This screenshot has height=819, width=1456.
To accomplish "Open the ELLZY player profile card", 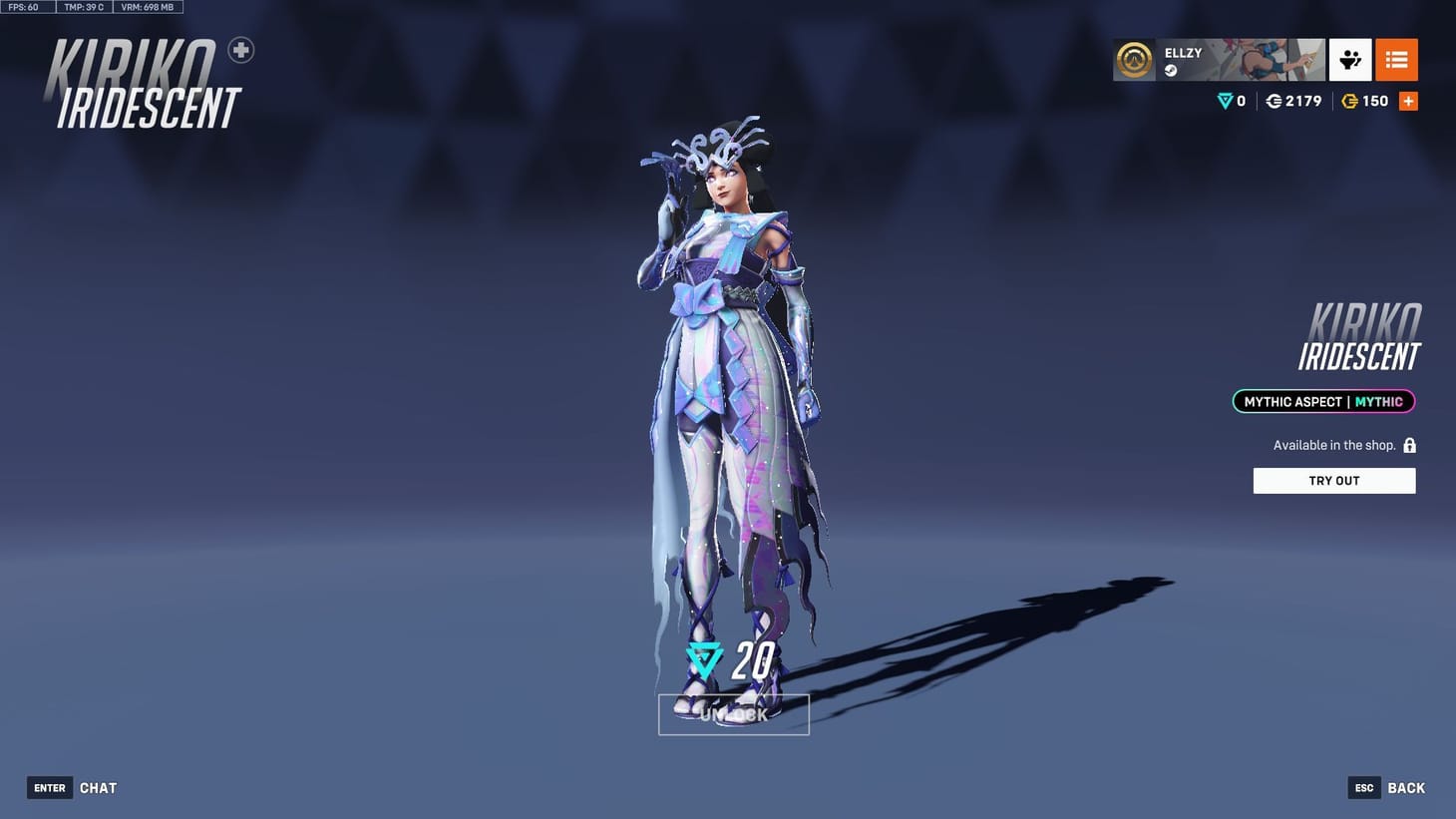I will [1217, 60].
